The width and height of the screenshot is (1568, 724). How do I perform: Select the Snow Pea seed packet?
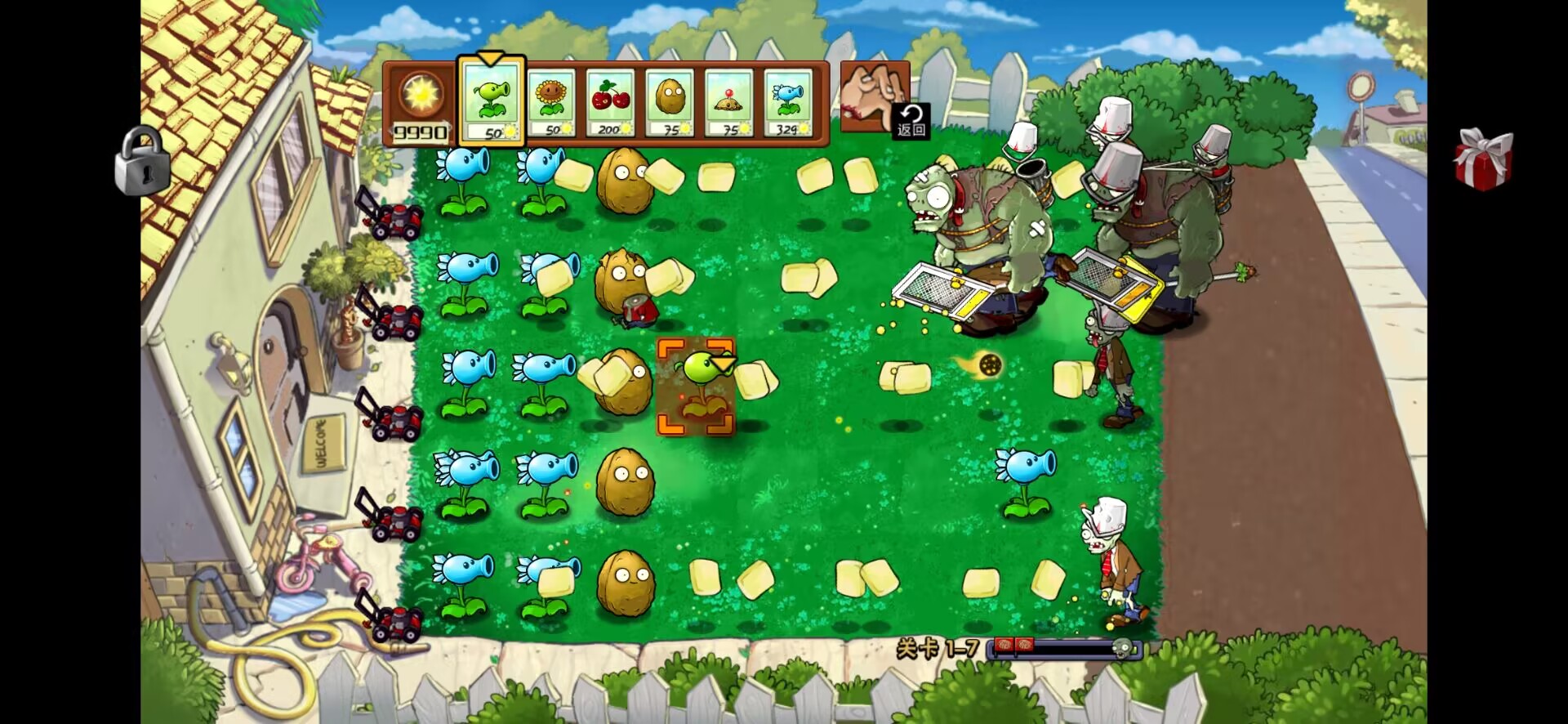788,103
